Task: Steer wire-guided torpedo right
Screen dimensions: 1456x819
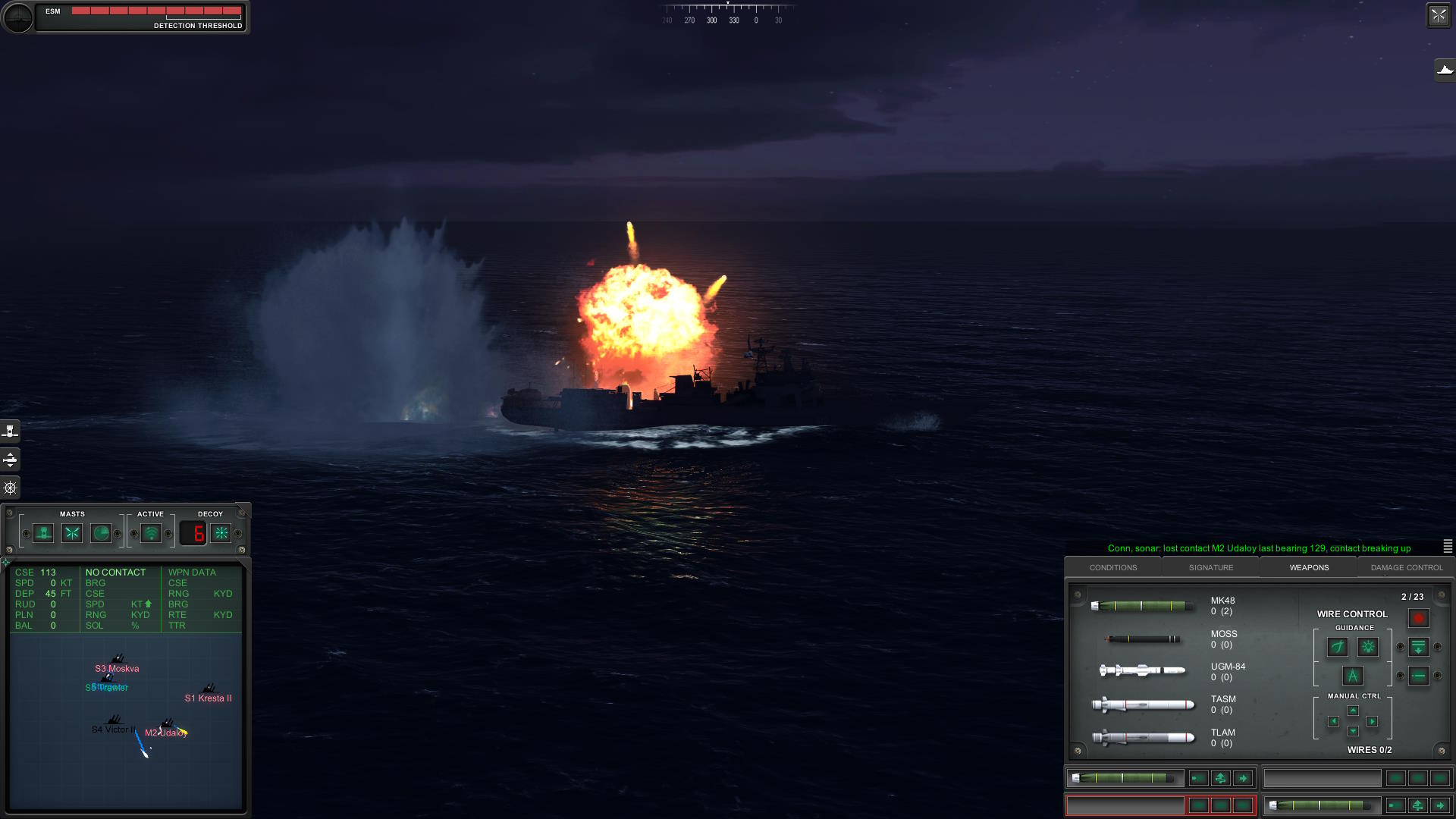Action: click(1373, 721)
